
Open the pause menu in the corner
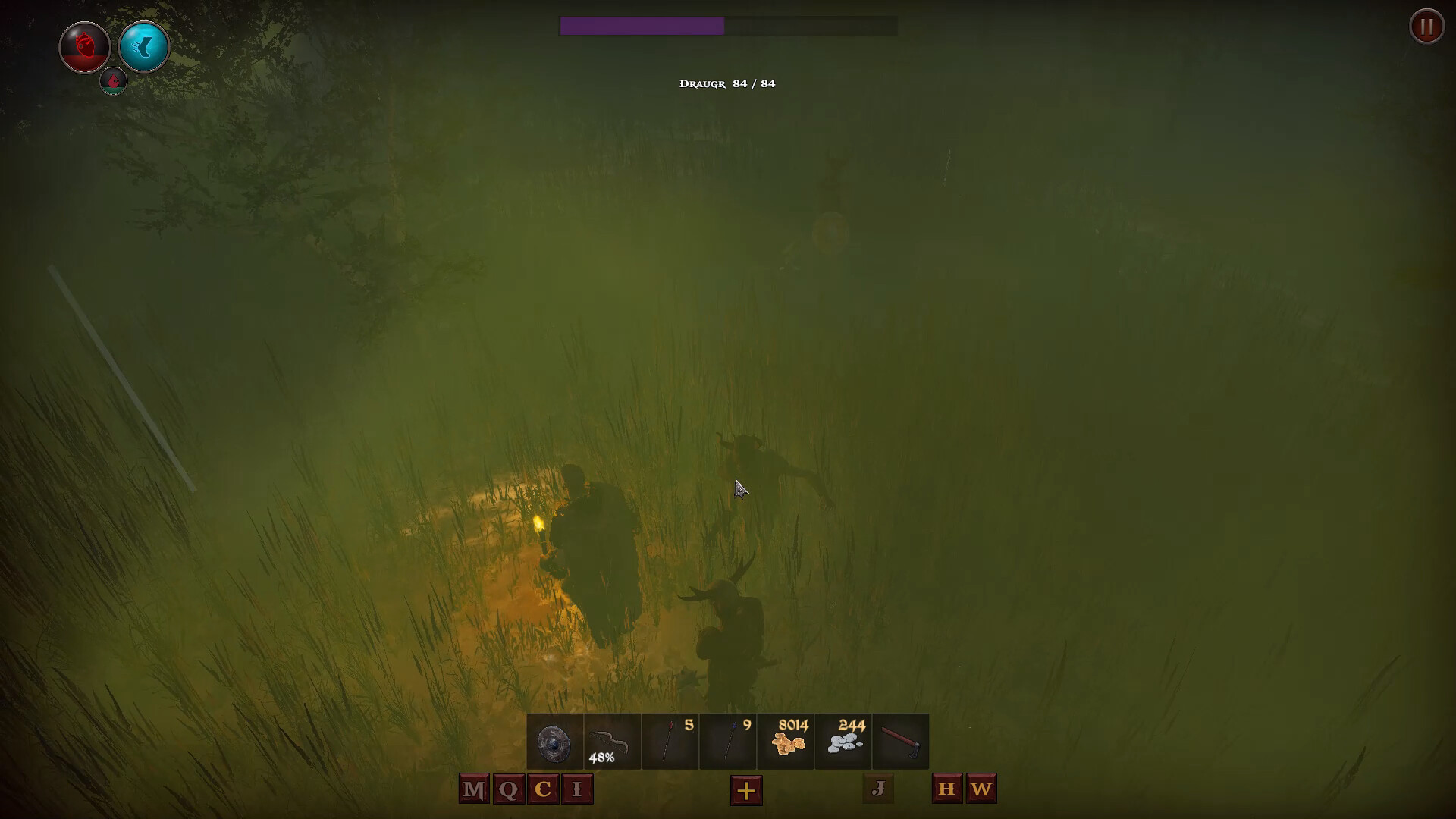coord(1426,27)
